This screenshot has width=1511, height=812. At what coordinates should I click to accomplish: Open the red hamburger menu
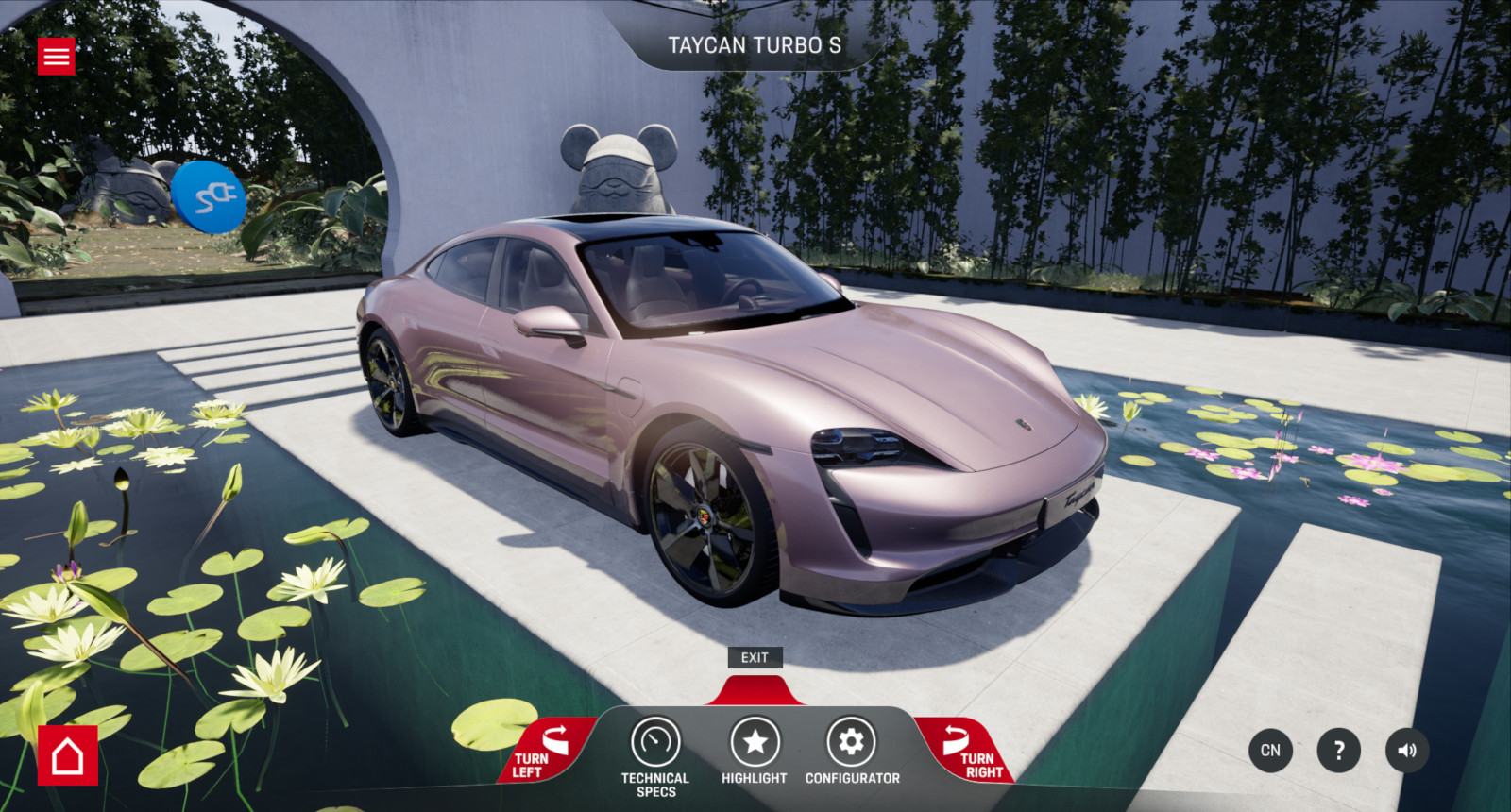(x=57, y=57)
